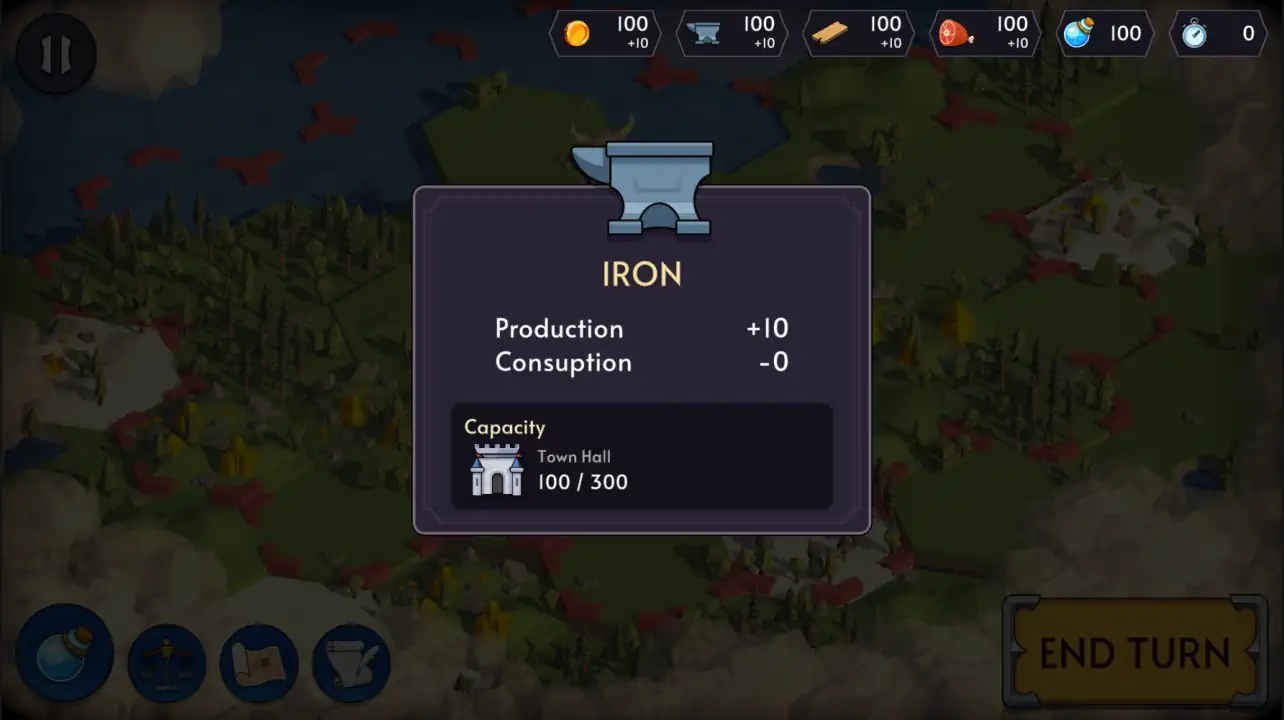Click the Capacity section header
The image size is (1284, 720).
click(505, 427)
